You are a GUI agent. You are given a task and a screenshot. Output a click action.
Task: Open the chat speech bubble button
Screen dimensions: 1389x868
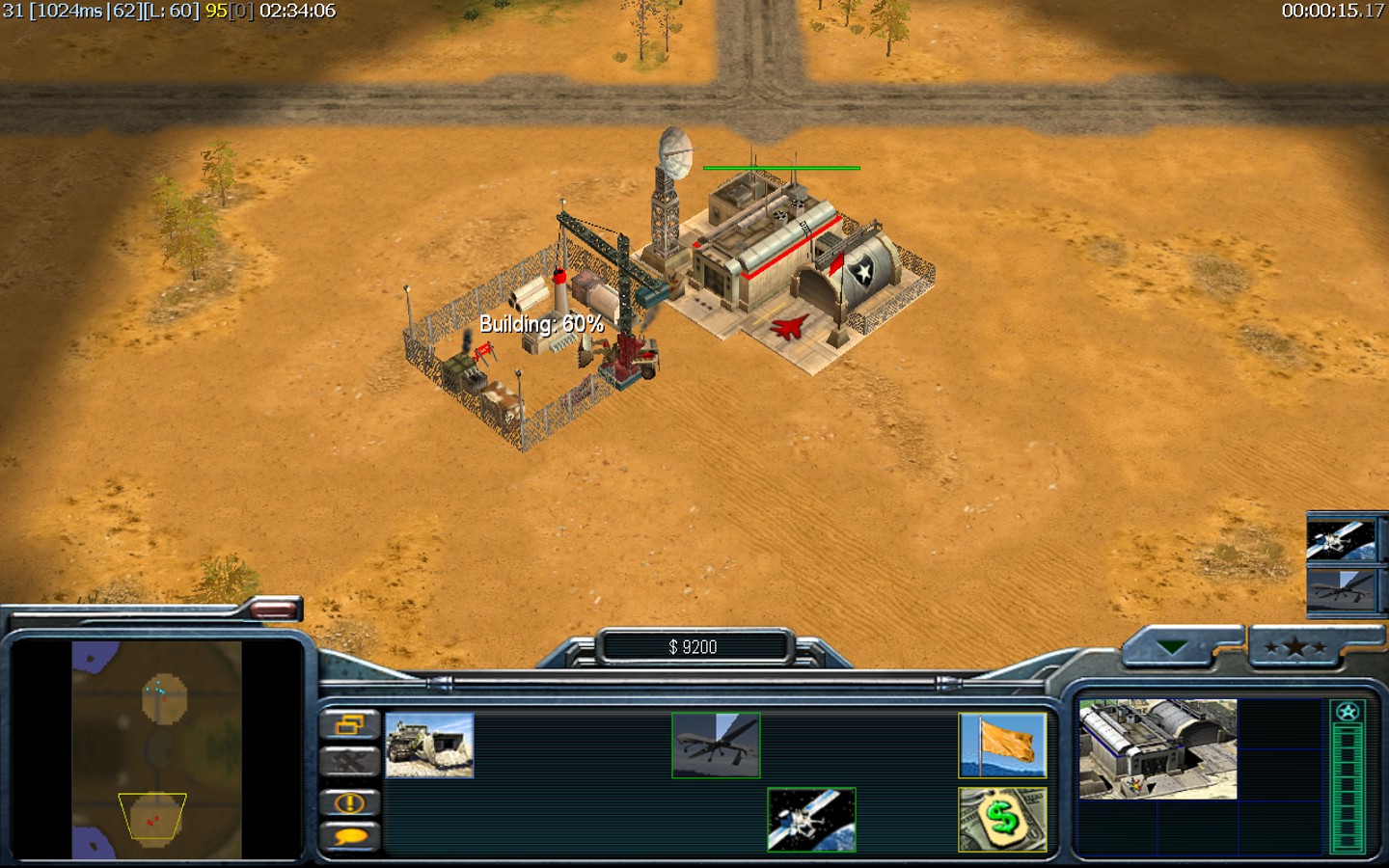349,837
